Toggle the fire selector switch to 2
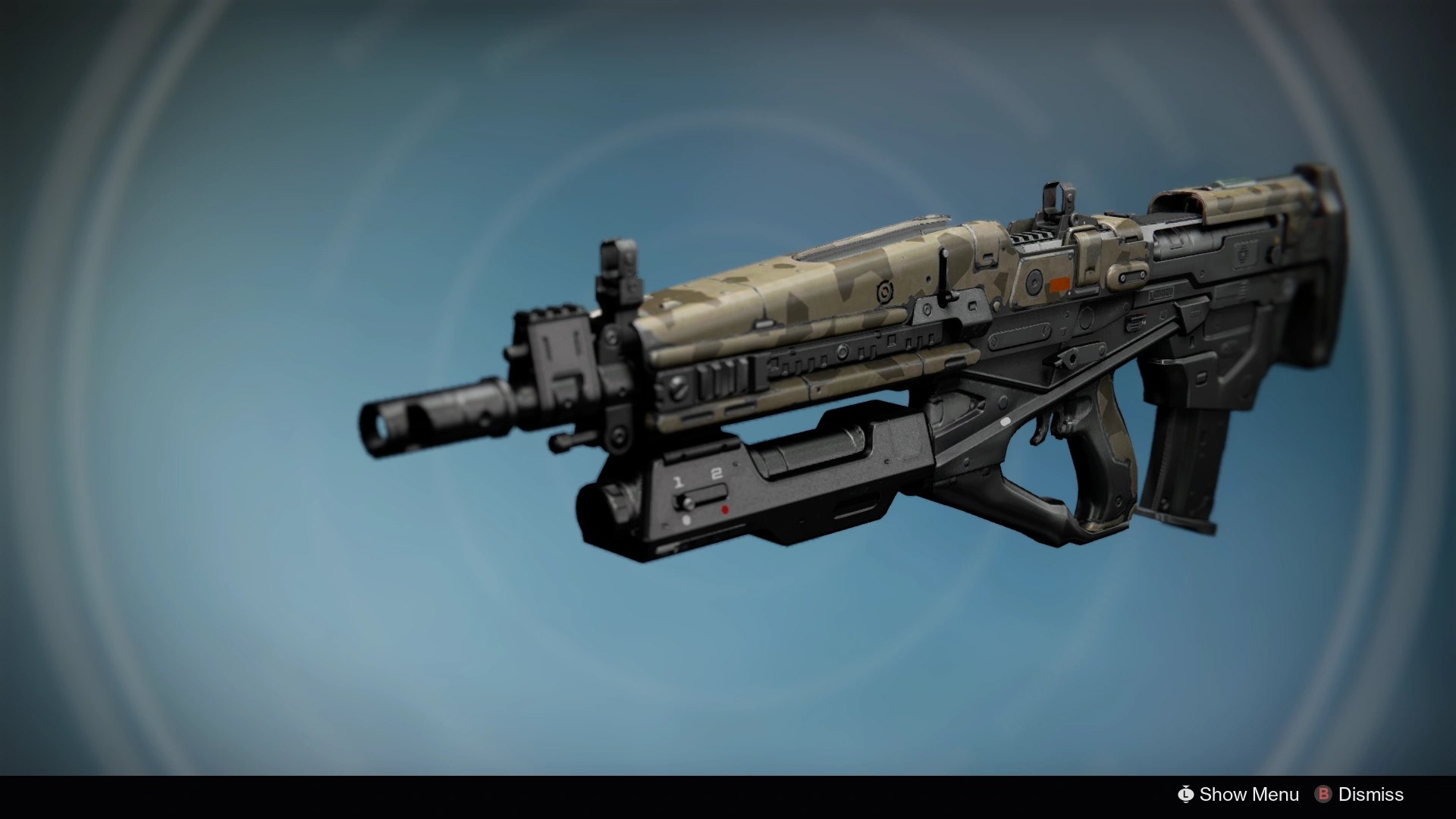Image resolution: width=1456 pixels, height=819 pixels. (717, 474)
